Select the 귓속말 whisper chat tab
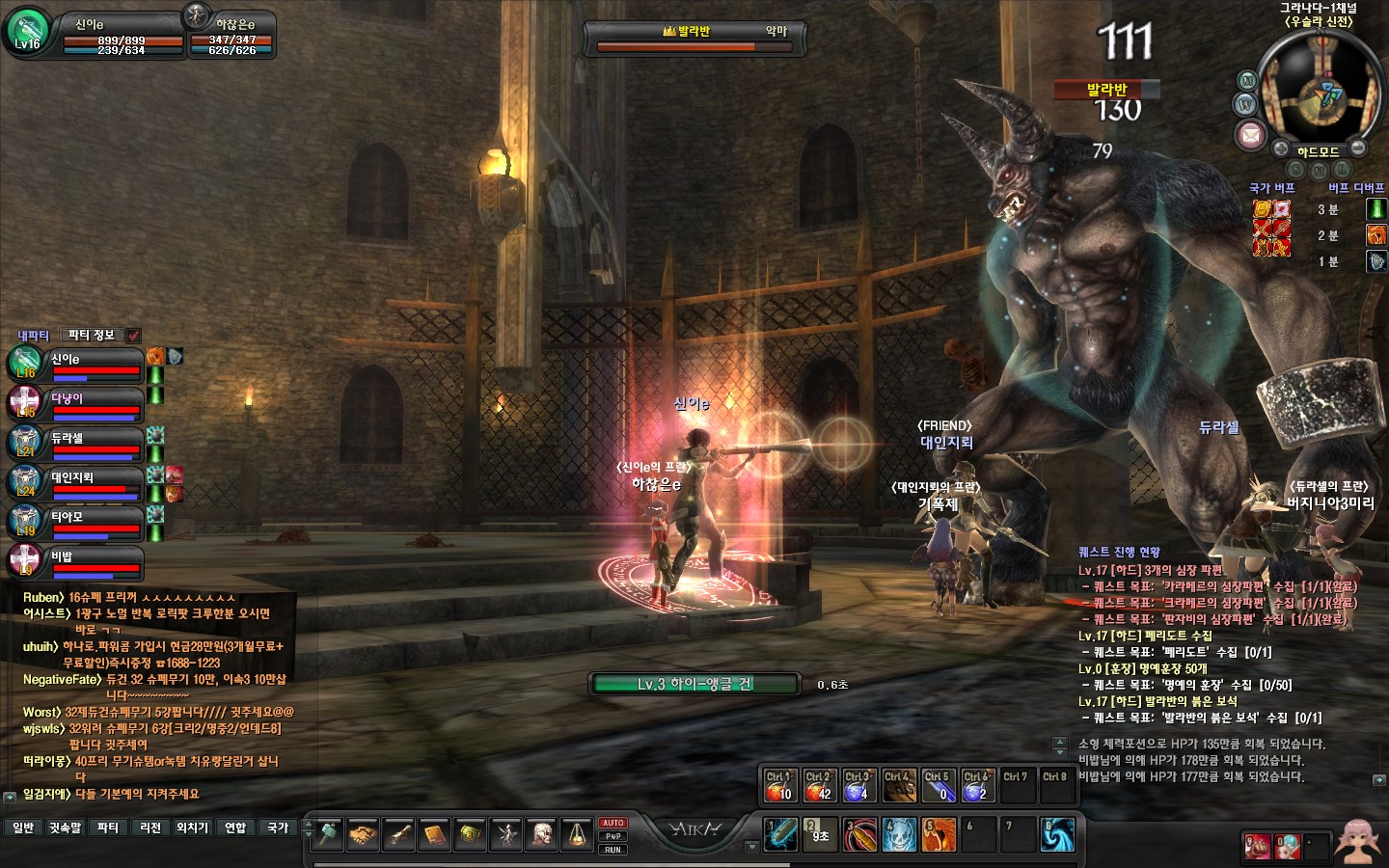Screen dimensions: 1389x868 click(66, 827)
